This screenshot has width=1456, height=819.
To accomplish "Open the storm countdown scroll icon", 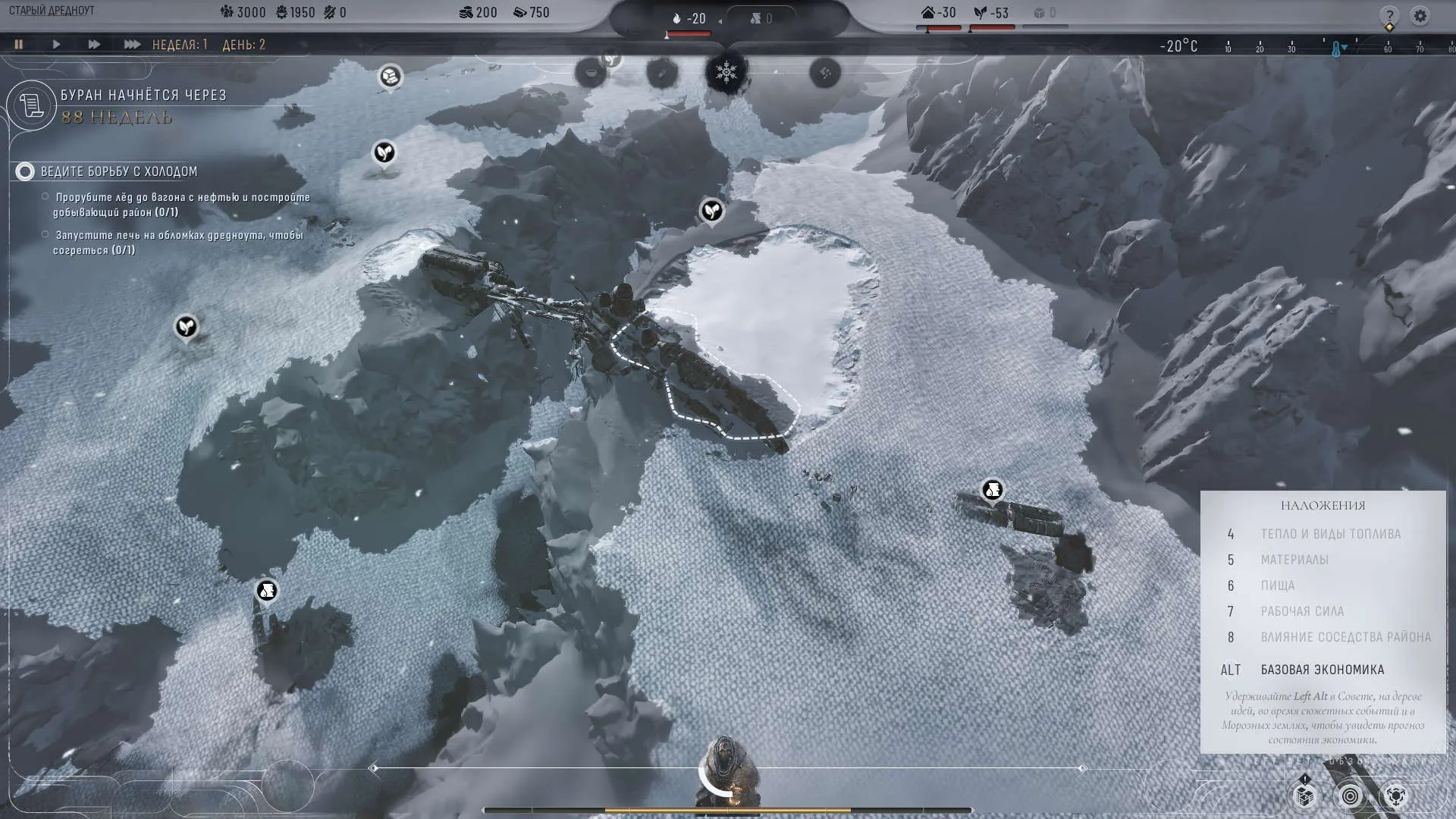I will pos(32,105).
